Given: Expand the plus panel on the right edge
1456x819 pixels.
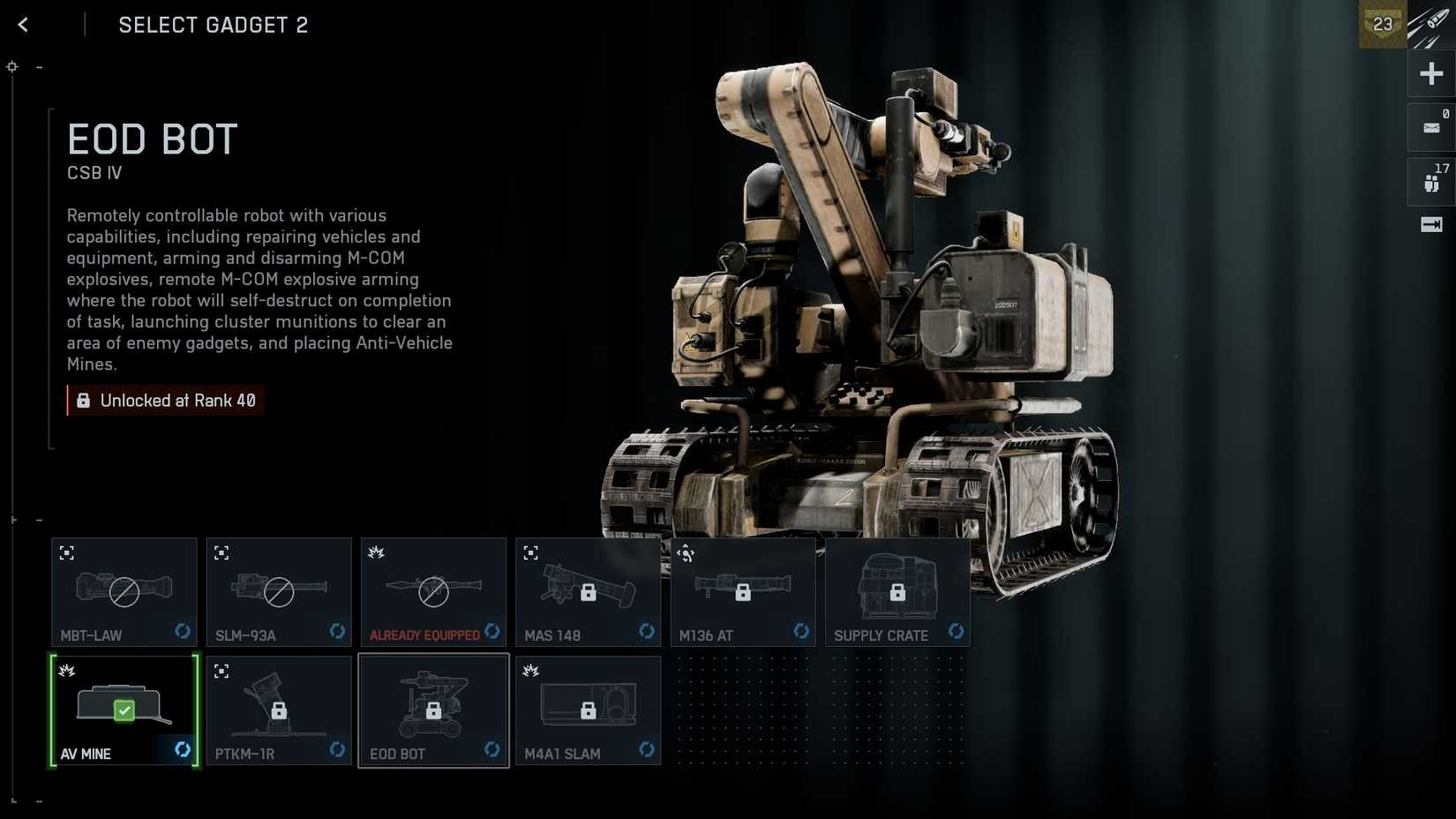Looking at the screenshot, I should 1431,73.
